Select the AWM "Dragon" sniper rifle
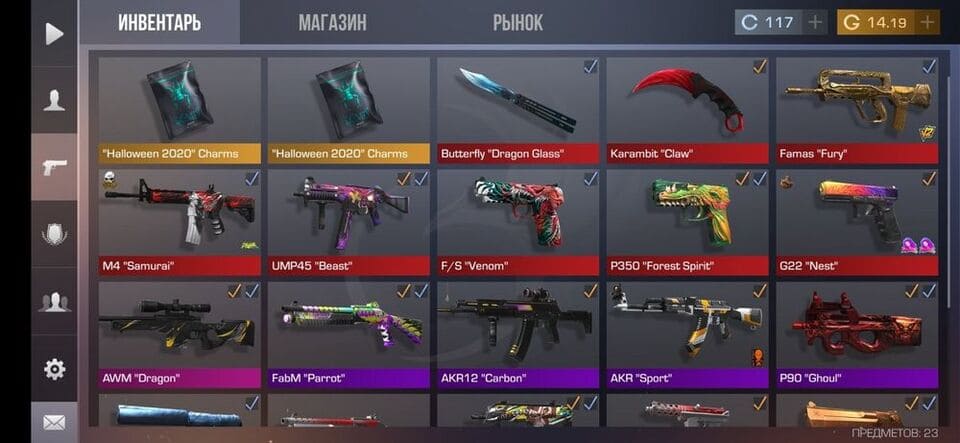The width and height of the screenshot is (960, 443). [180, 333]
